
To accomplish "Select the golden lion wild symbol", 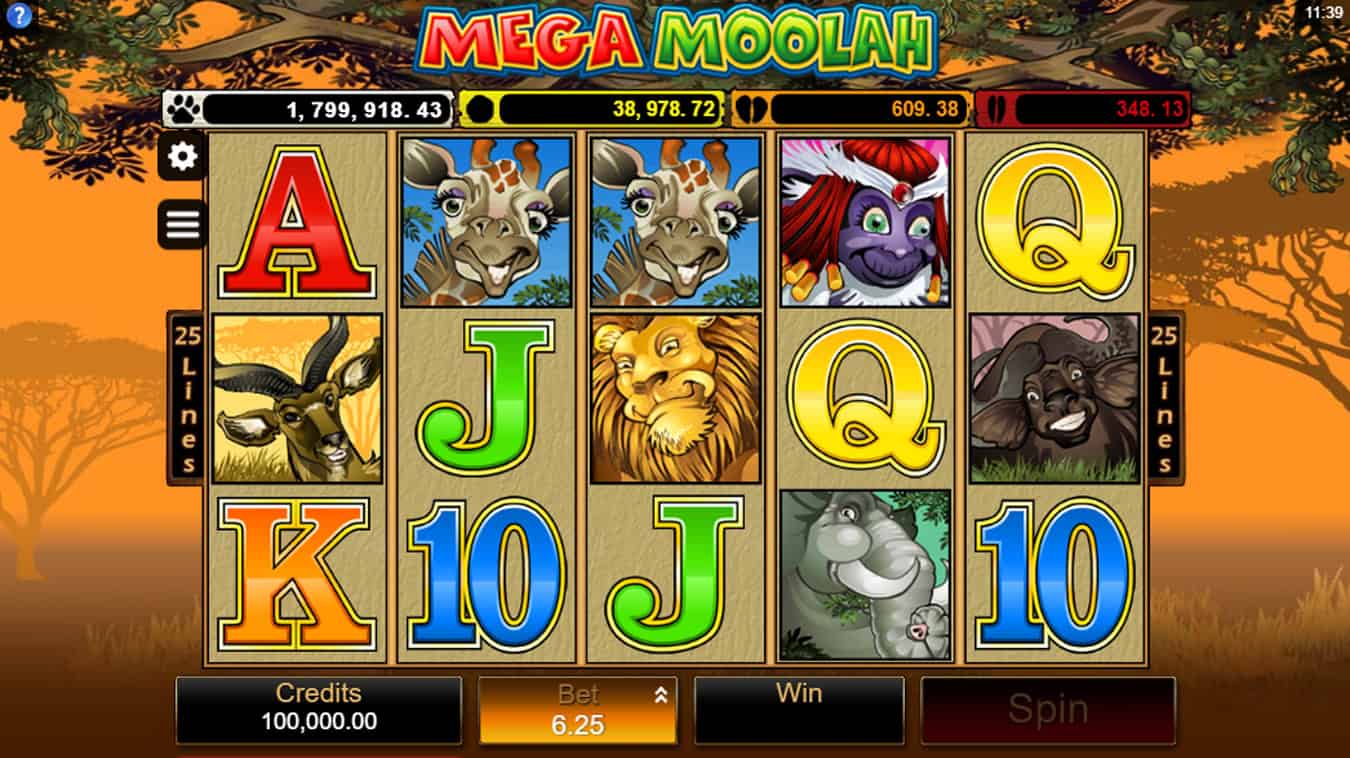I will point(673,400).
